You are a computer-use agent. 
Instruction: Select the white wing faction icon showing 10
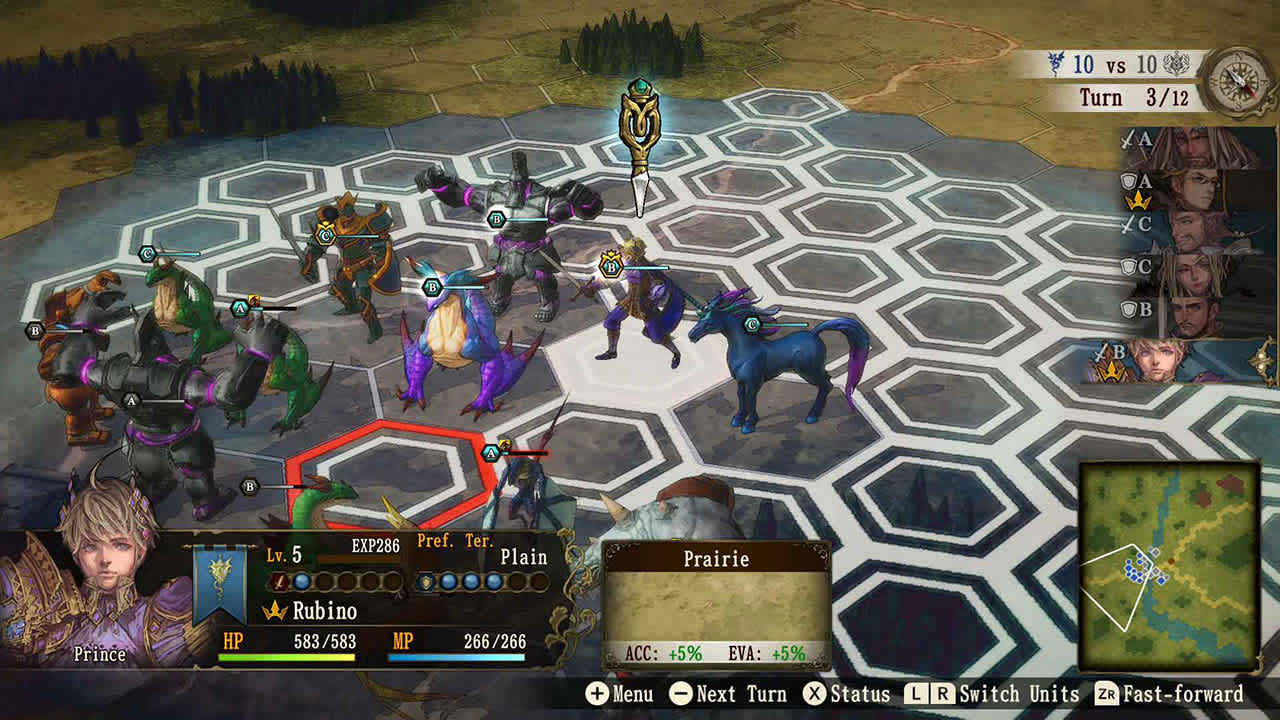[x=1177, y=64]
